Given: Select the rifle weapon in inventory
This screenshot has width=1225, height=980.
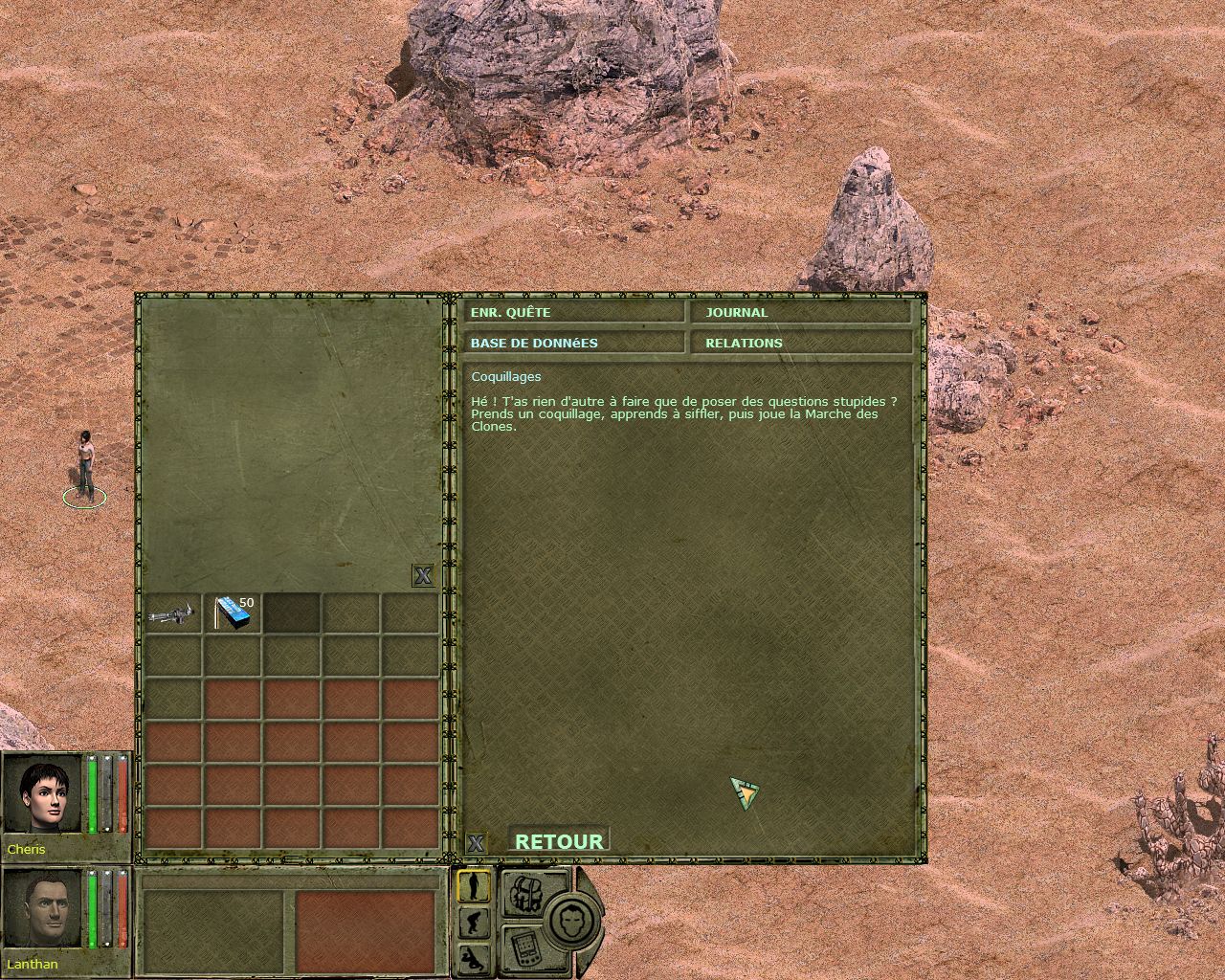Looking at the screenshot, I should (x=173, y=613).
